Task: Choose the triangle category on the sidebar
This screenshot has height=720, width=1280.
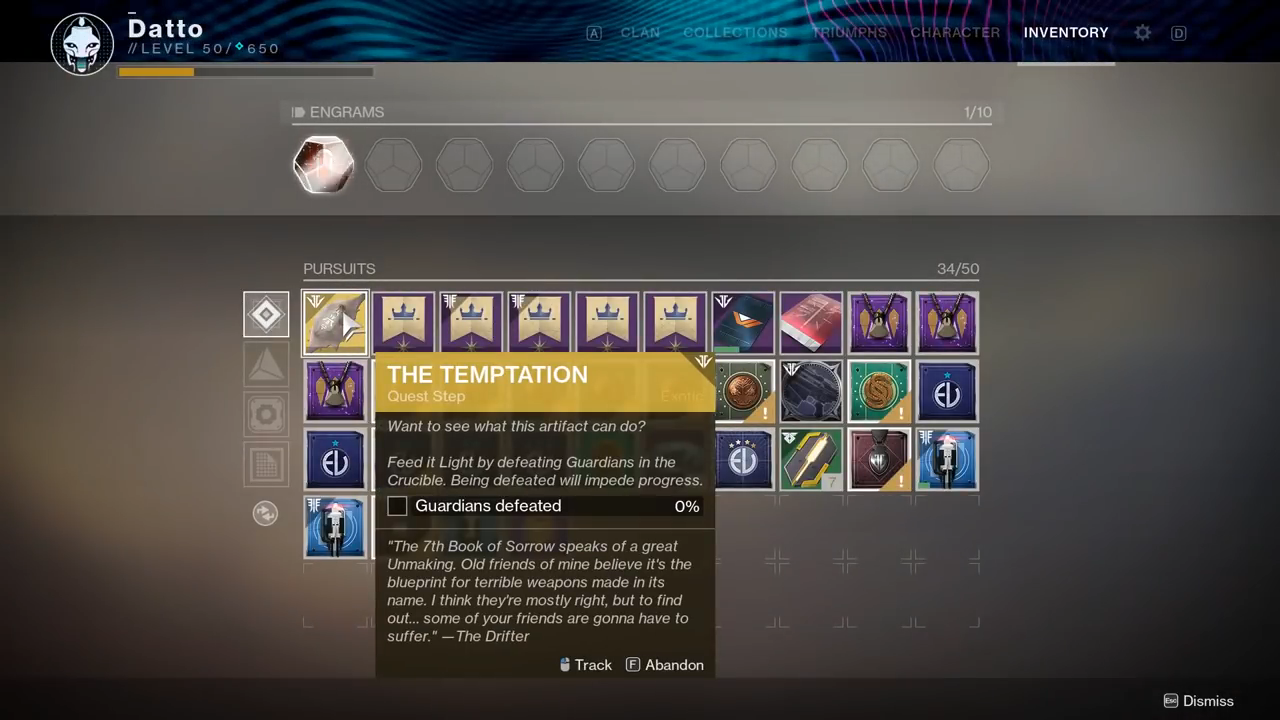Action: pos(266,365)
